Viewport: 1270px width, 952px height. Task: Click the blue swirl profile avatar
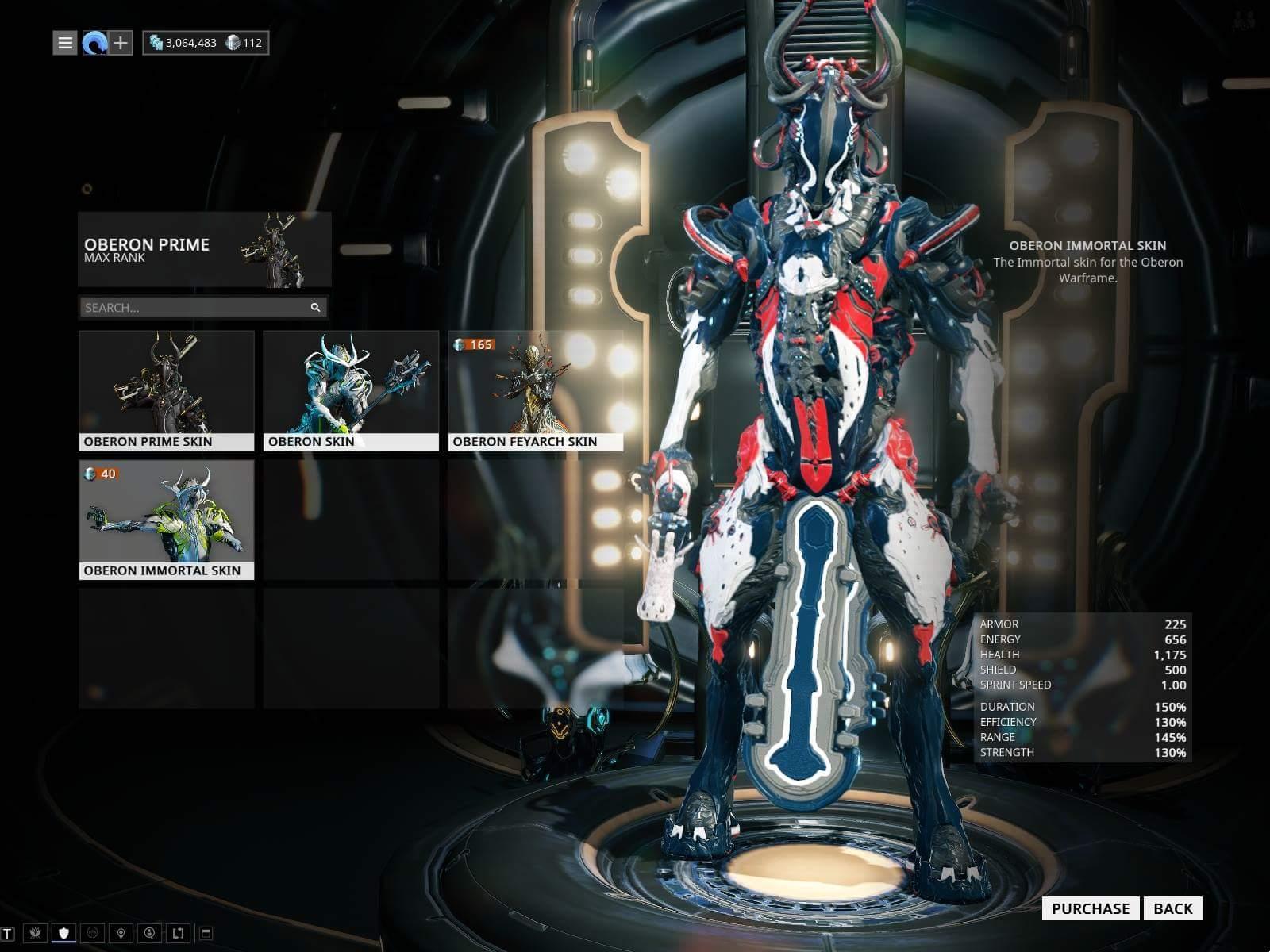[94, 43]
